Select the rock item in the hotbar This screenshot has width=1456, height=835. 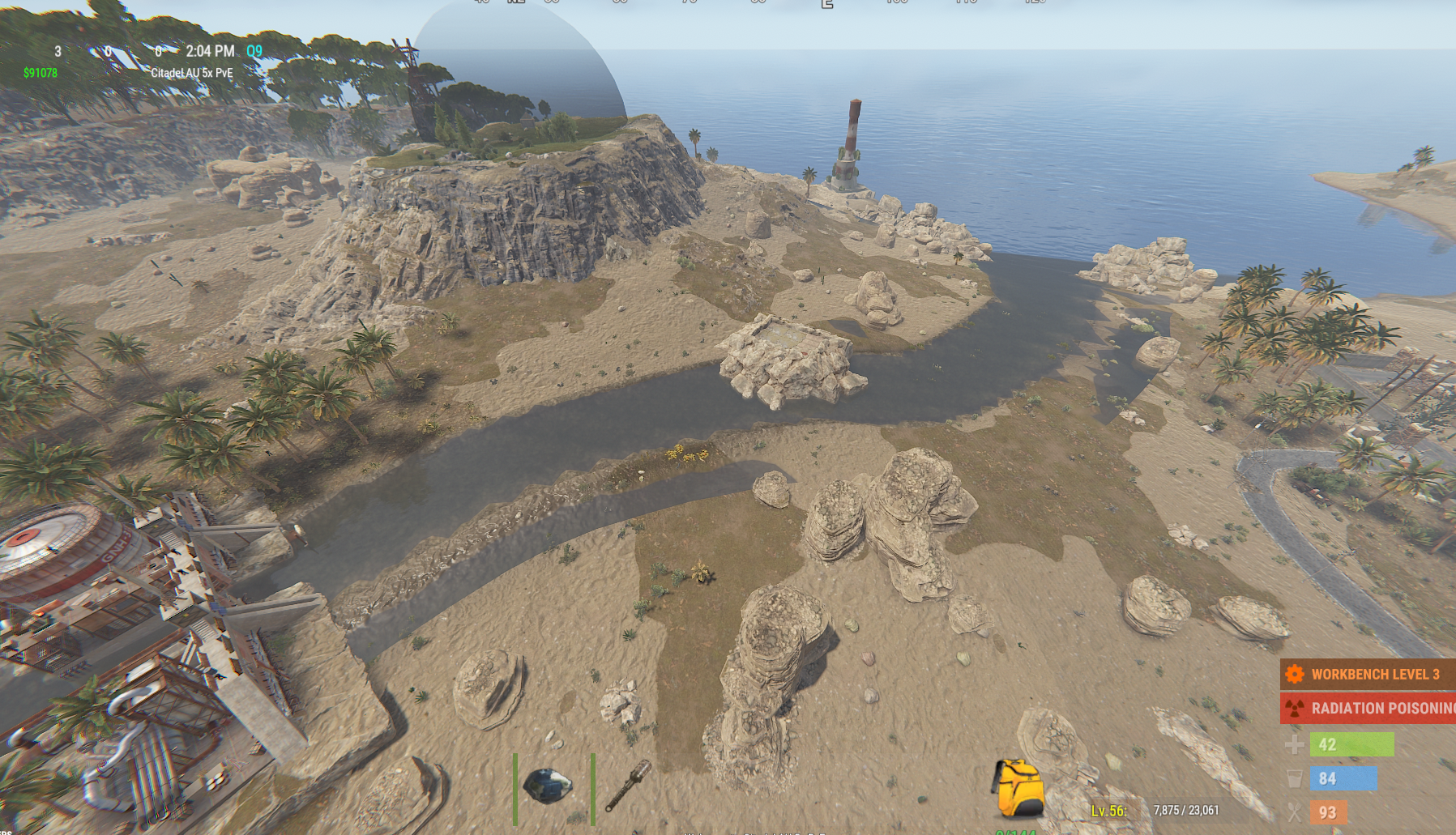coord(549,786)
